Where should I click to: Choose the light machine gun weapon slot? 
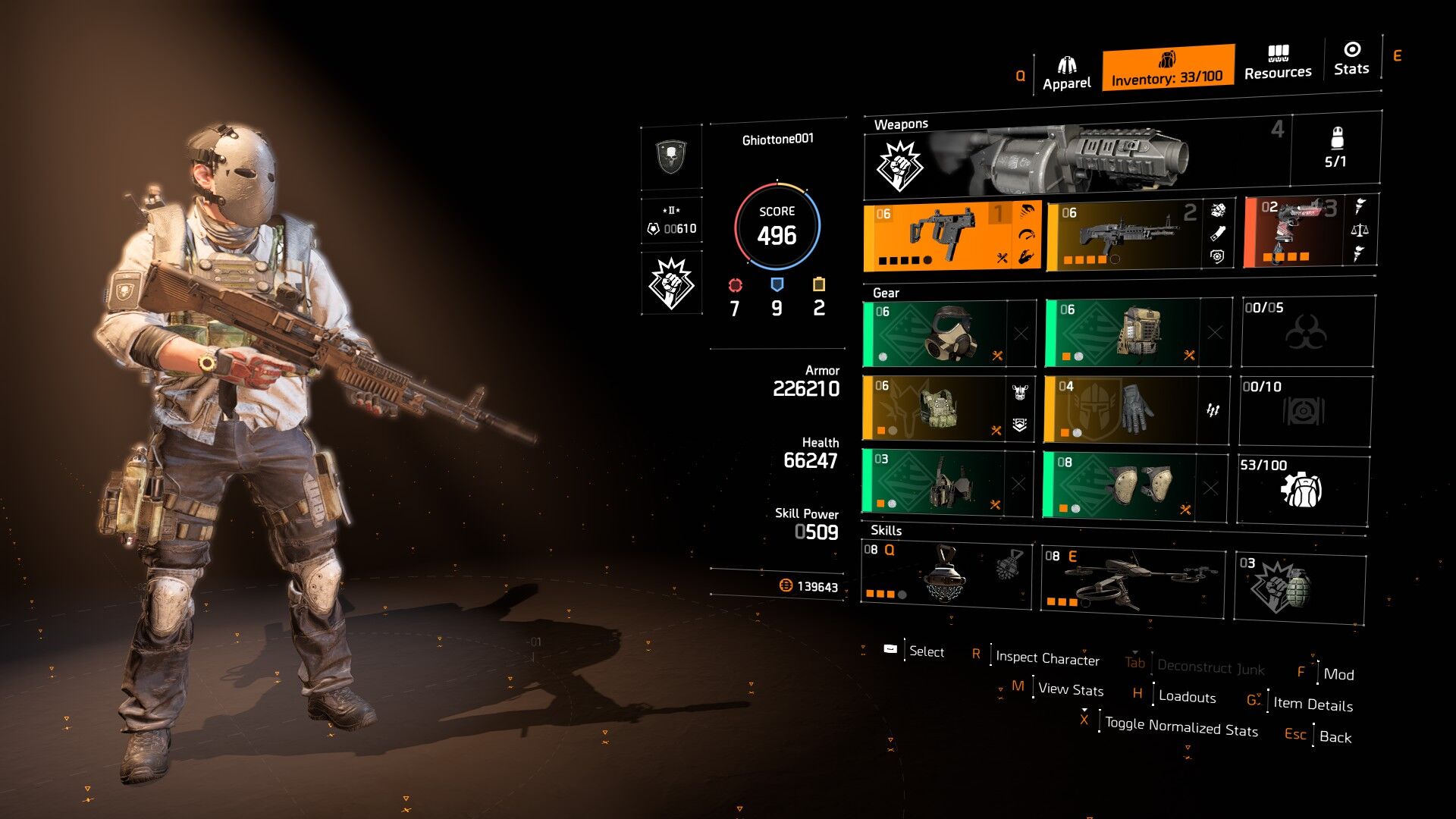[x=1130, y=236]
